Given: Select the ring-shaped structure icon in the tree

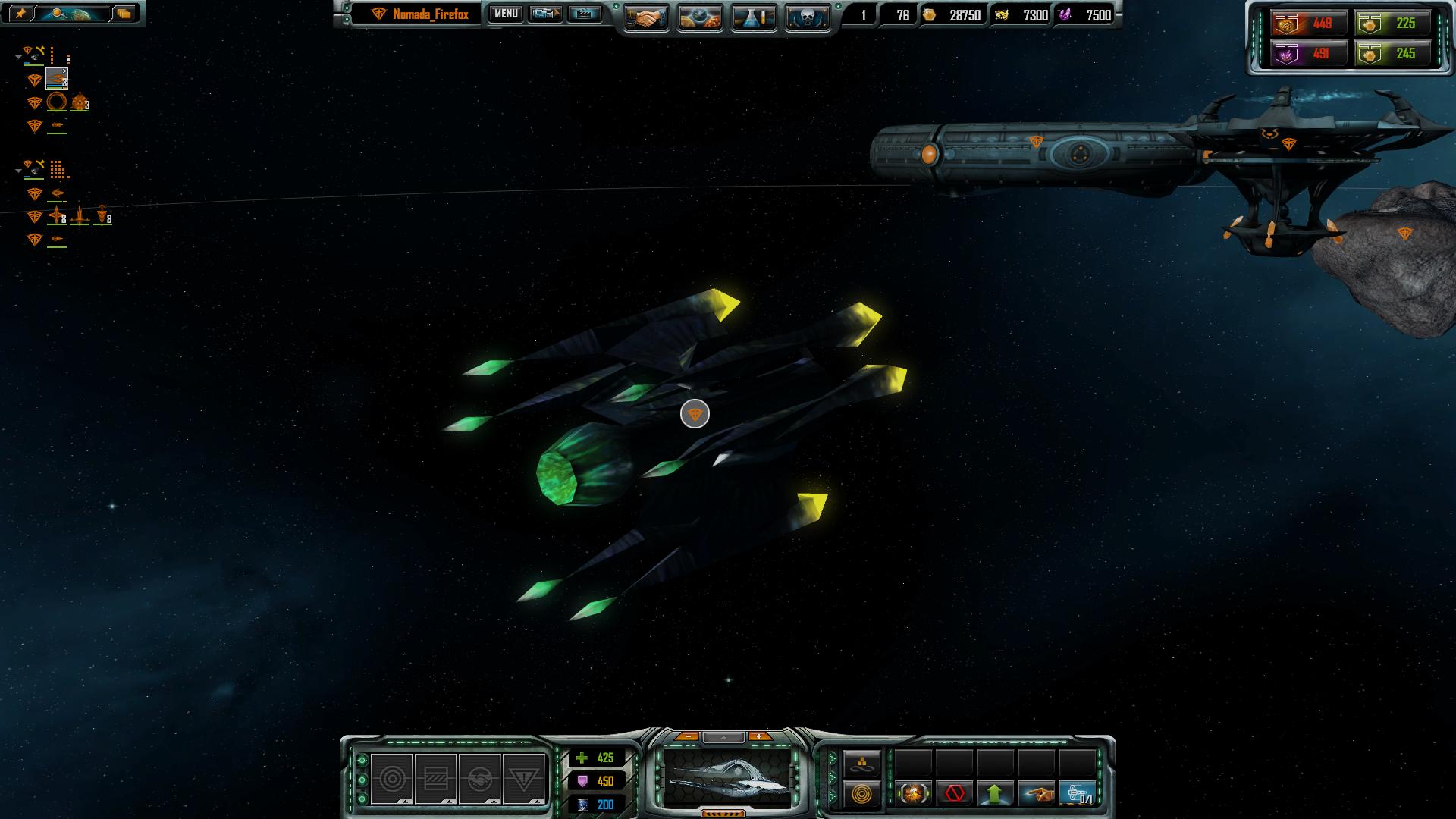Looking at the screenshot, I should click(x=57, y=102).
